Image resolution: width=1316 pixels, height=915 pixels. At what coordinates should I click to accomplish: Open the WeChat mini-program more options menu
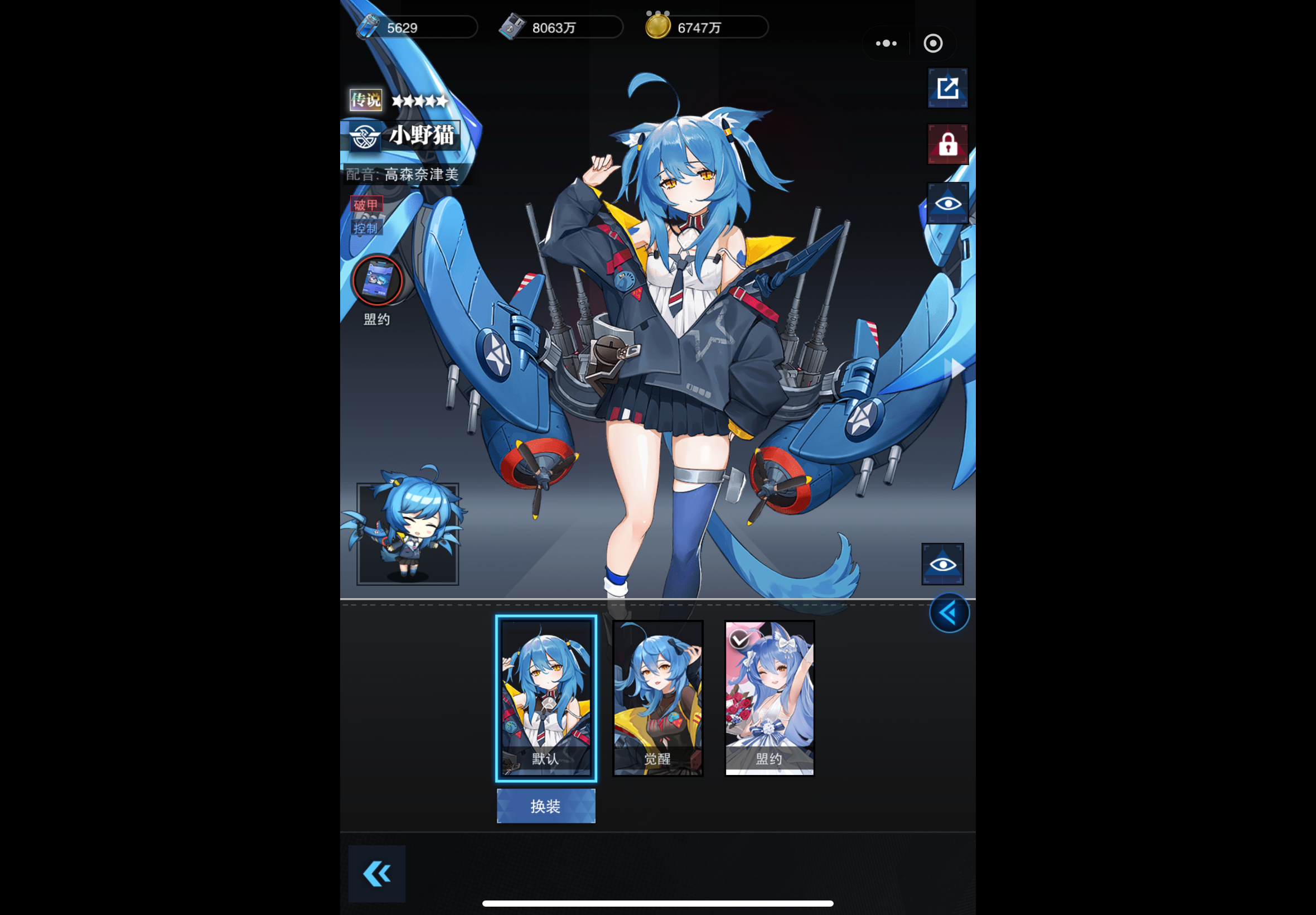pos(885,44)
